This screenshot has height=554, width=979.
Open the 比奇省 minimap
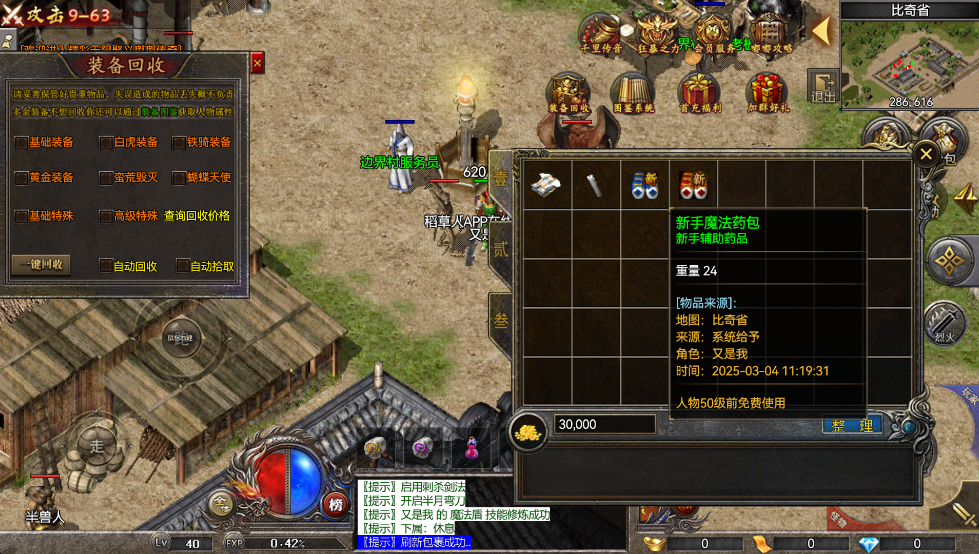[x=909, y=58]
